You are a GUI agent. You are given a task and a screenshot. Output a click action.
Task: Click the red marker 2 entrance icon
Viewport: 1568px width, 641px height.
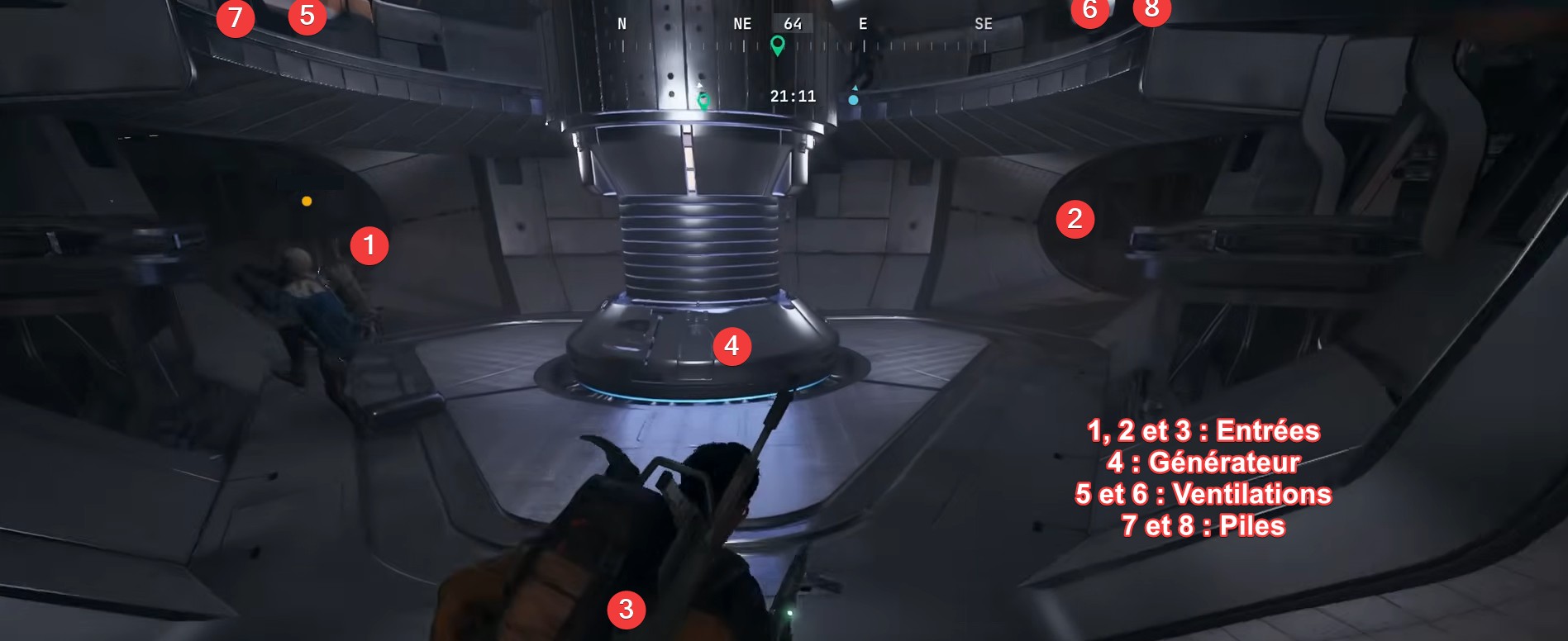tap(1075, 220)
